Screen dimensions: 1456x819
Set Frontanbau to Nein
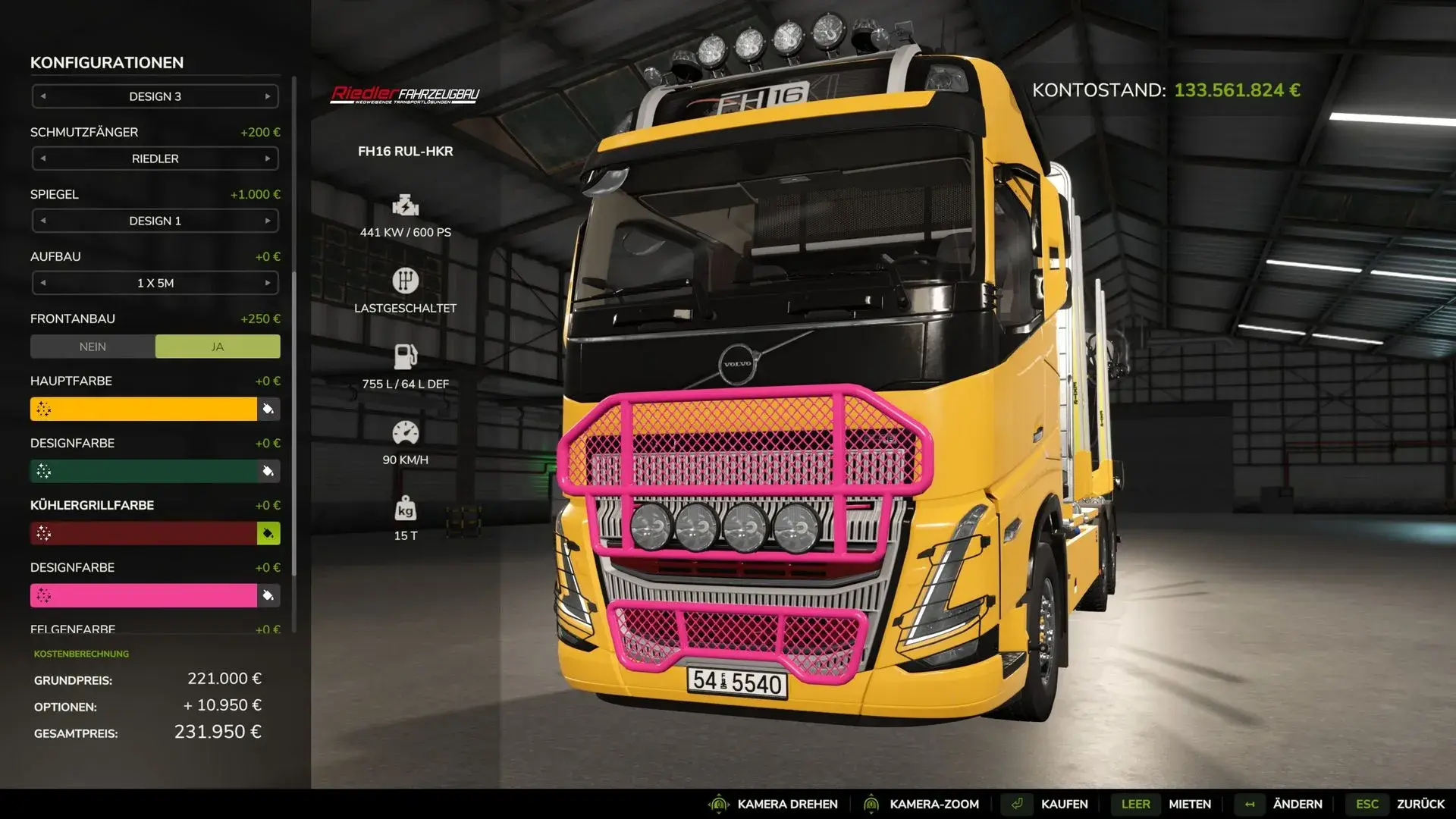coord(93,347)
